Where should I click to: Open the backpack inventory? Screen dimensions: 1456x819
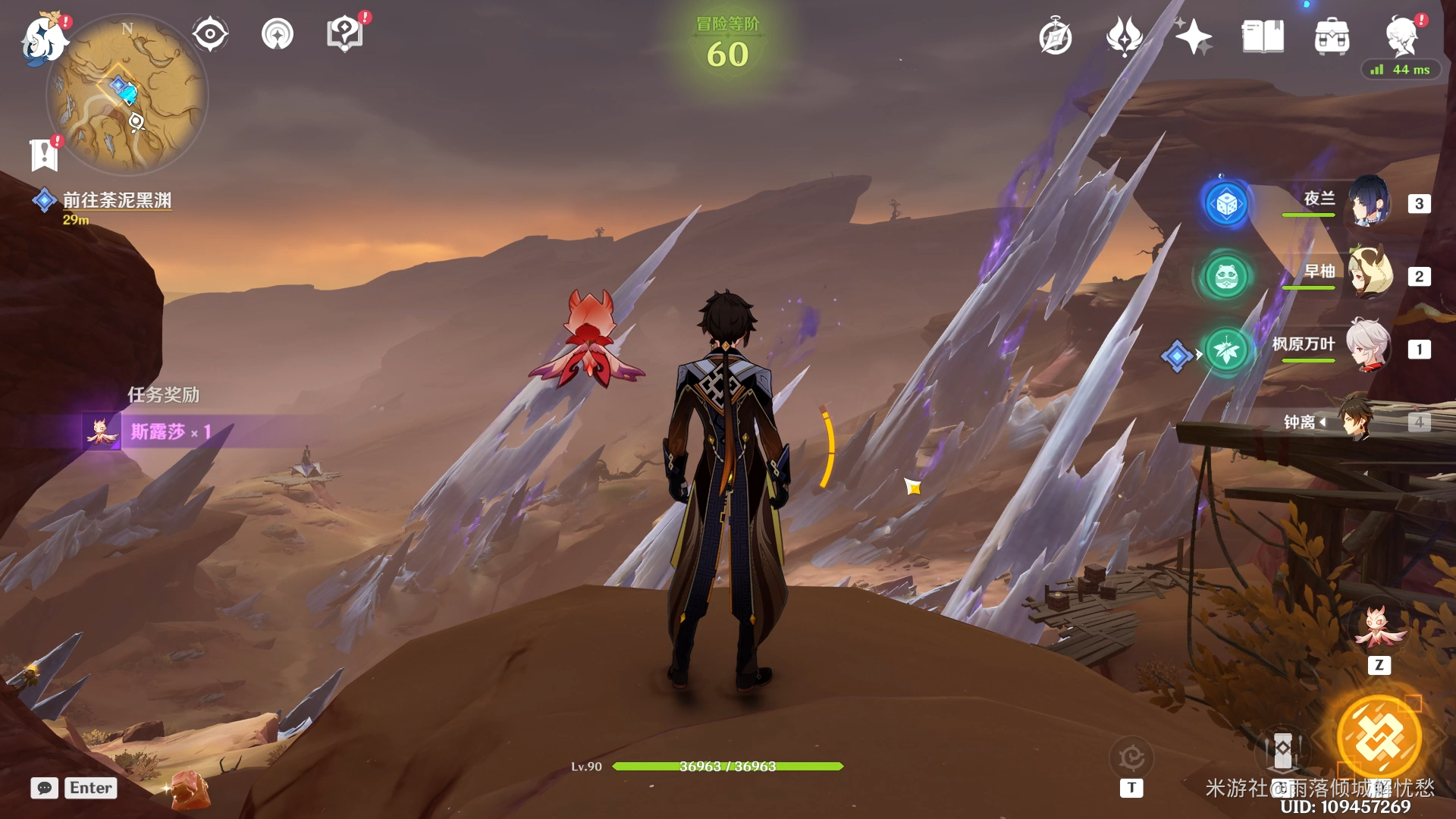(1332, 36)
